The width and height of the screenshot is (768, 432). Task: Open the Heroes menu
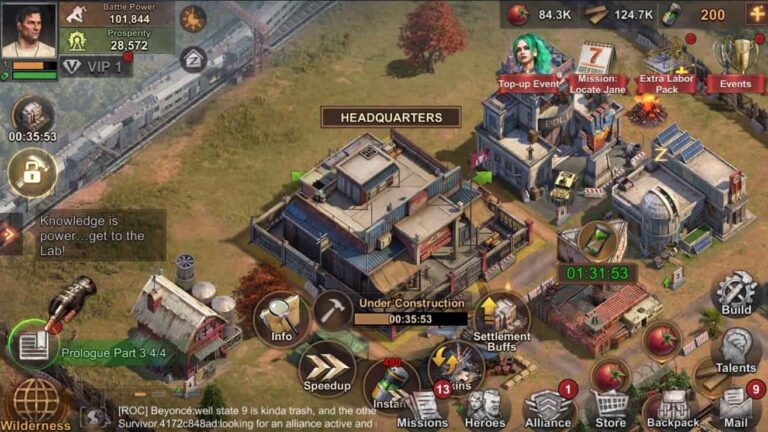[486, 408]
